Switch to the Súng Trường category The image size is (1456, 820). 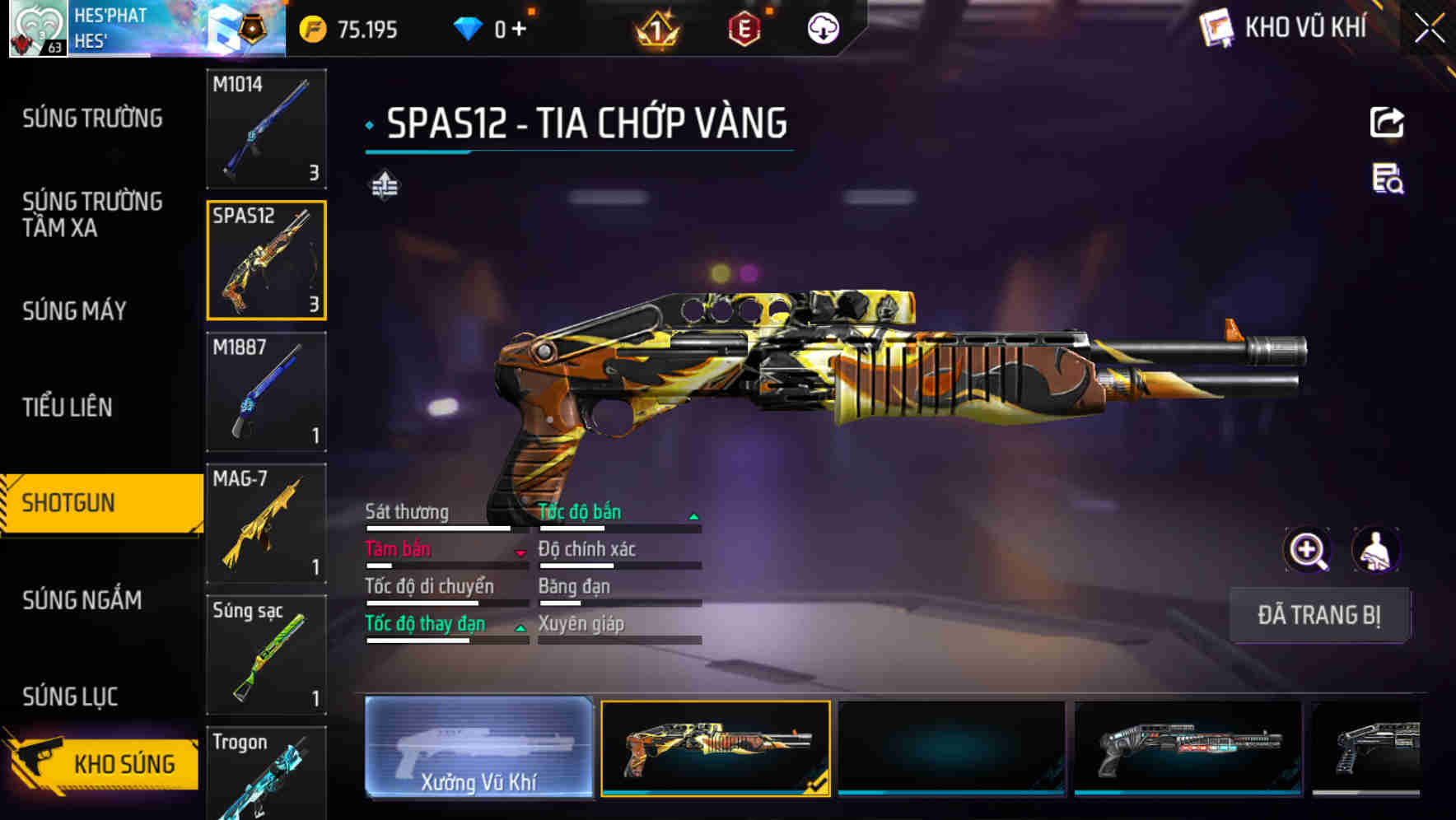[92, 119]
